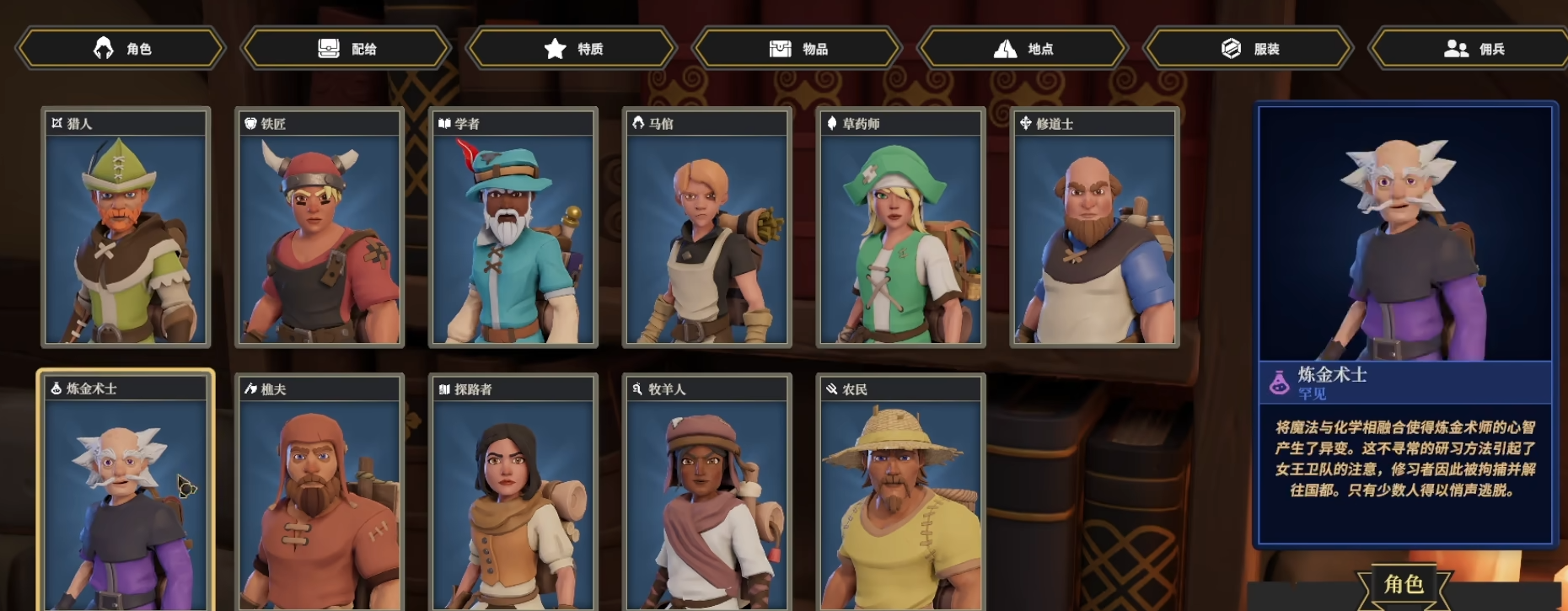The height and width of the screenshot is (611, 1568).
Task: Select the 修道士 character card
Action: pos(1095,228)
